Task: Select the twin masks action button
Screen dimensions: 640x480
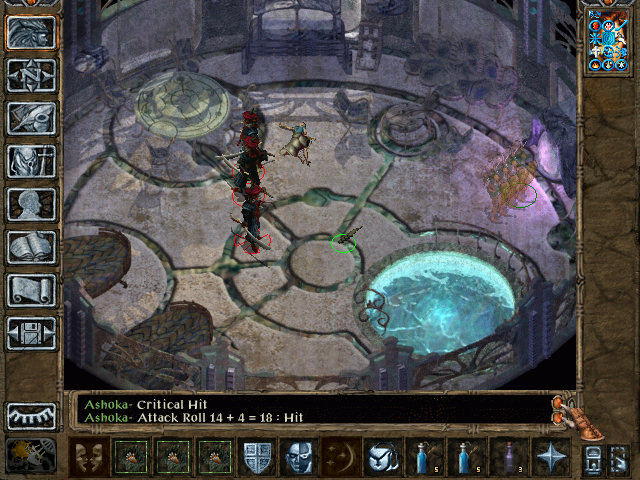Action: 90,457
